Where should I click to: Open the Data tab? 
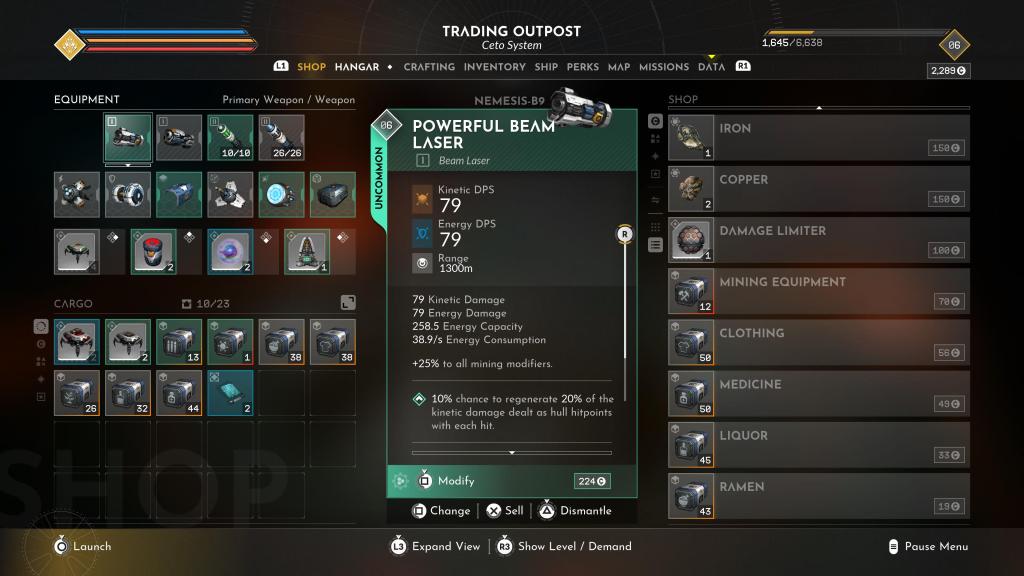coord(711,67)
